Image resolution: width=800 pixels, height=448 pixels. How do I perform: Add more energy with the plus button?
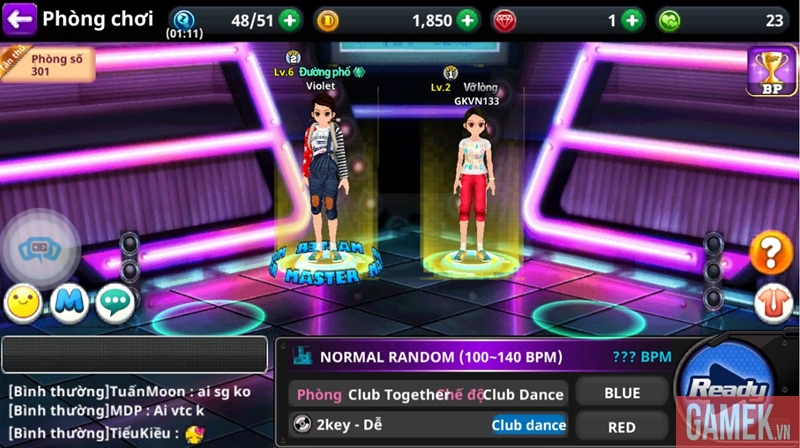[289, 19]
